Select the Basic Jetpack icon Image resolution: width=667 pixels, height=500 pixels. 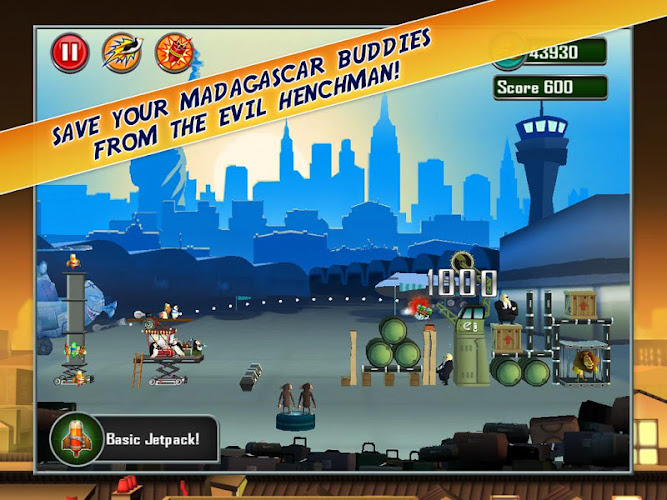77,437
